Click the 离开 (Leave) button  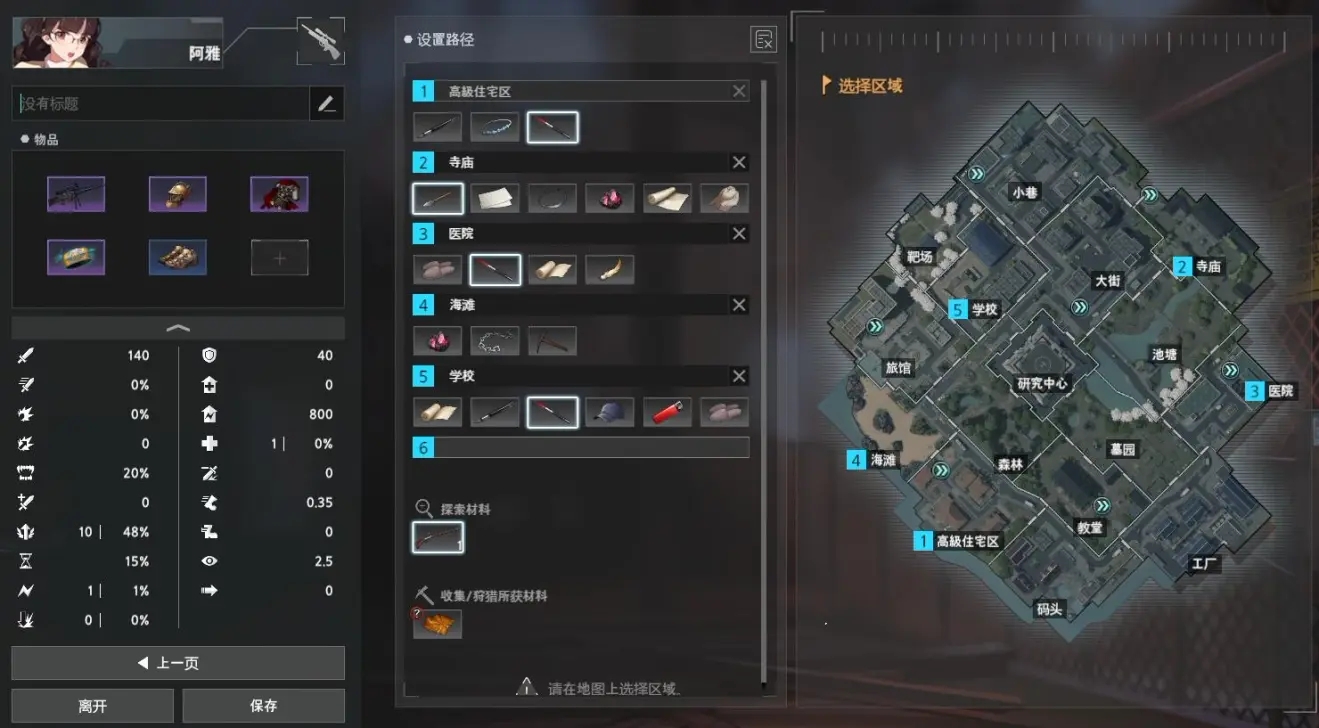(x=92, y=706)
